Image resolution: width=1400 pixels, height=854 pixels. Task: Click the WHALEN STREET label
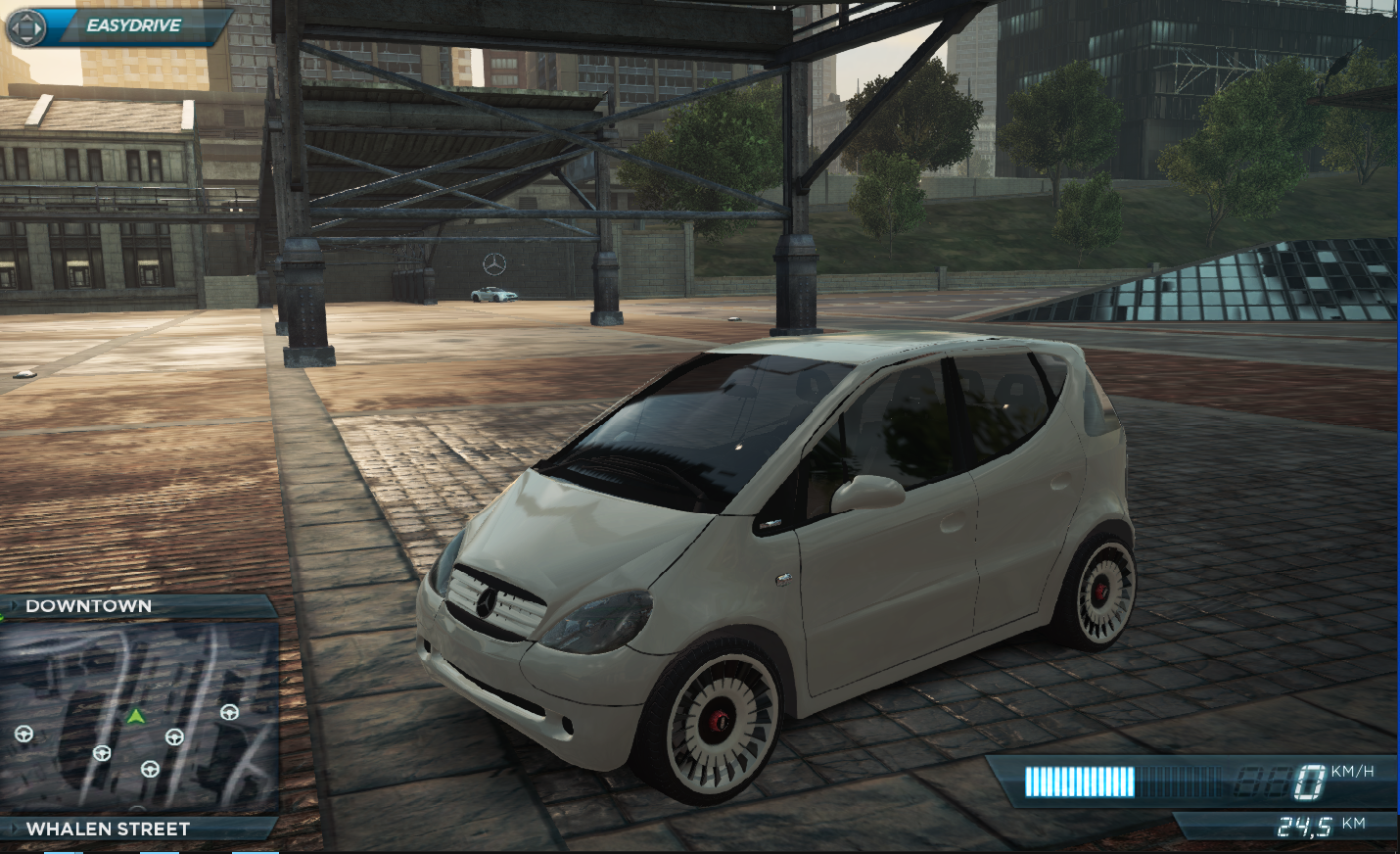(108, 829)
